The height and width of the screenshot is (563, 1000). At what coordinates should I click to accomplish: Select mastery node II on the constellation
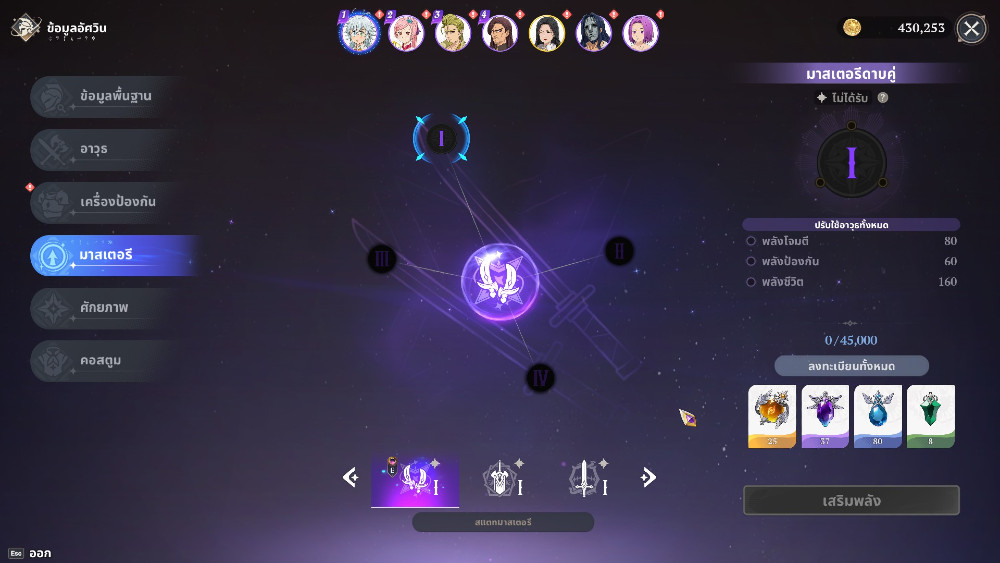619,251
